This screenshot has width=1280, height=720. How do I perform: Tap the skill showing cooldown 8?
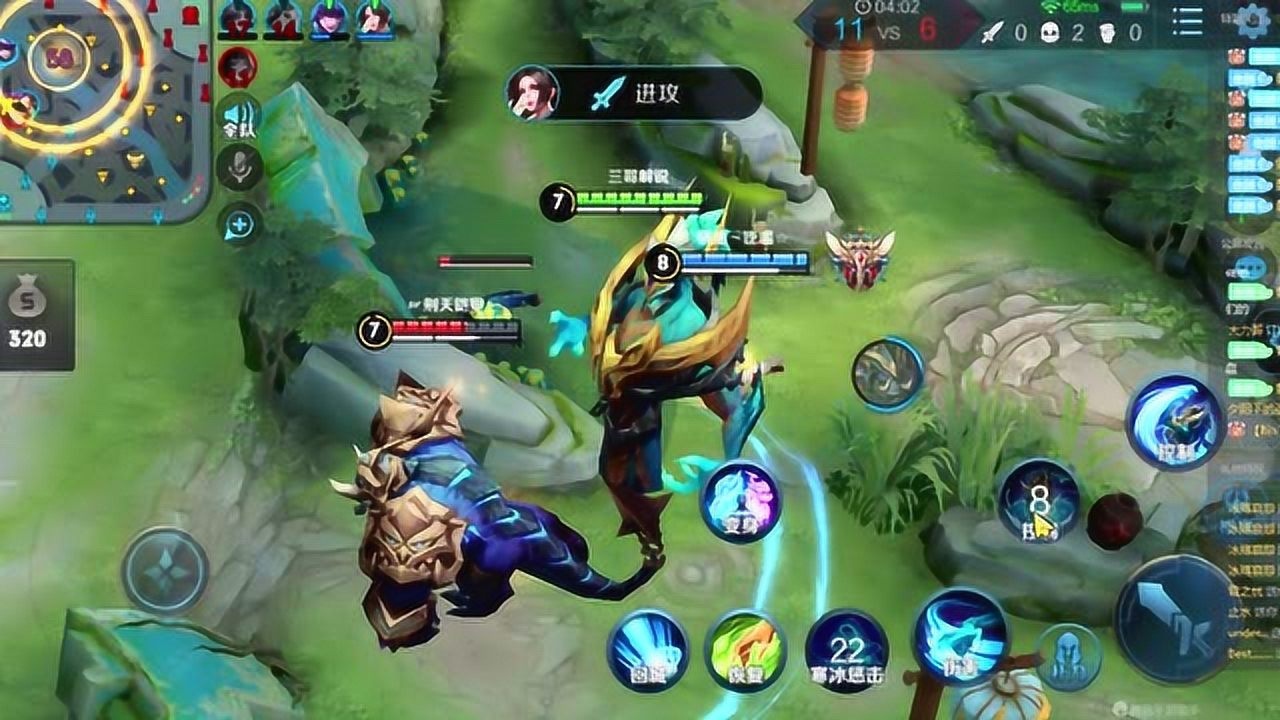coord(1040,499)
